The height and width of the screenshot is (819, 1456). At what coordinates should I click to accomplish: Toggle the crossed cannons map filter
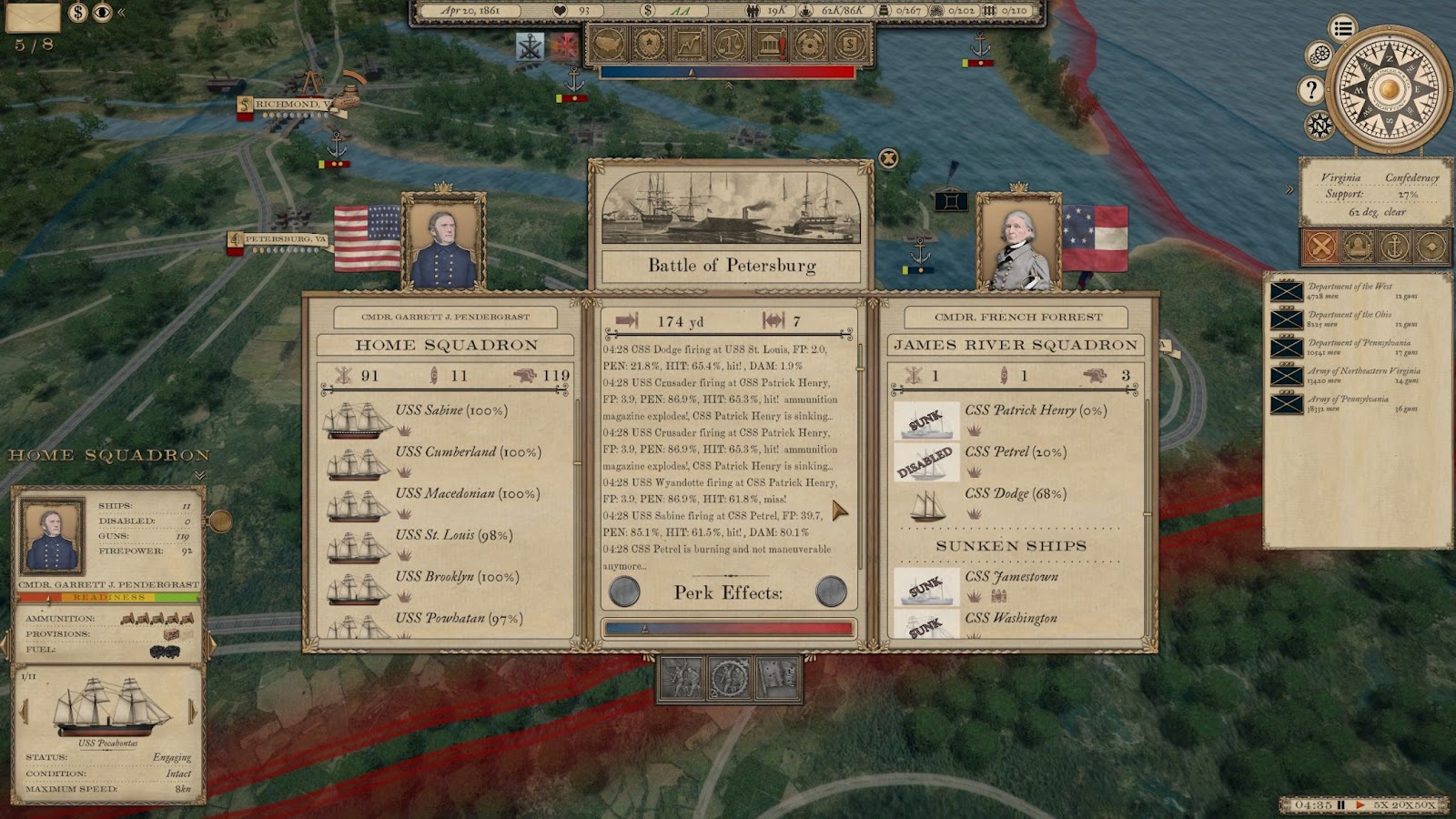click(x=1320, y=246)
